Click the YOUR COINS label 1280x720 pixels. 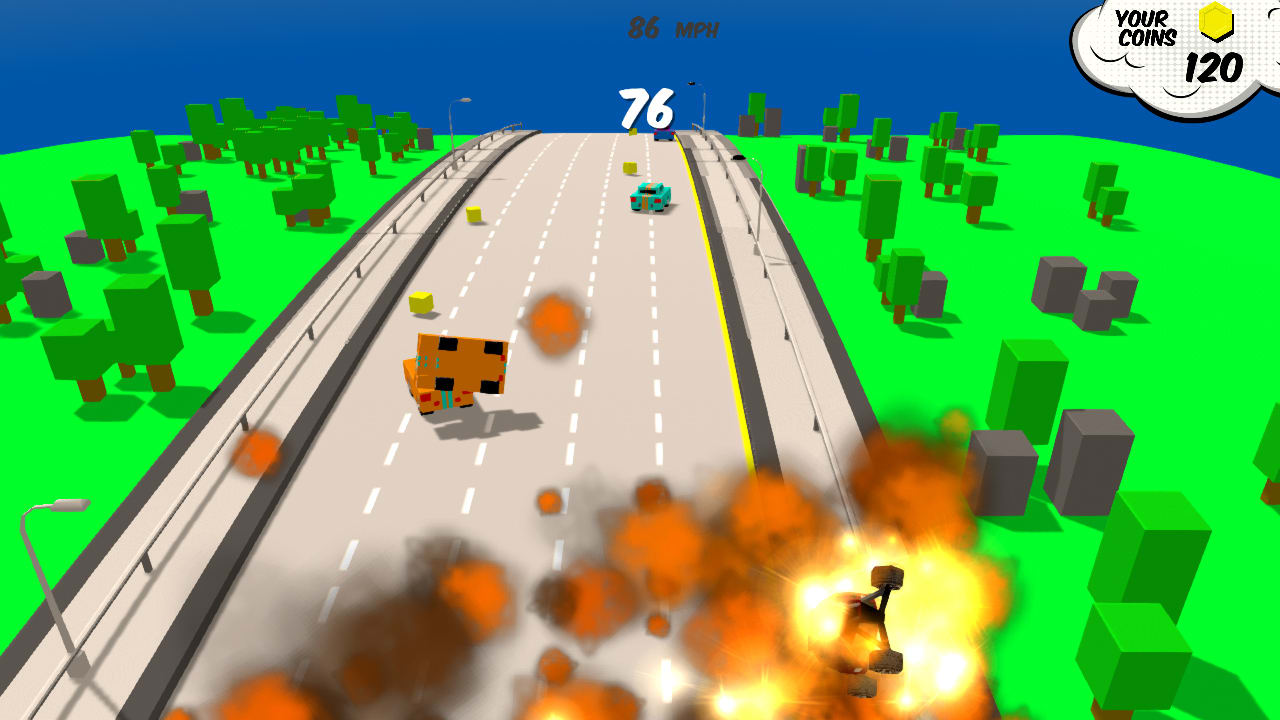pos(1147,25)
